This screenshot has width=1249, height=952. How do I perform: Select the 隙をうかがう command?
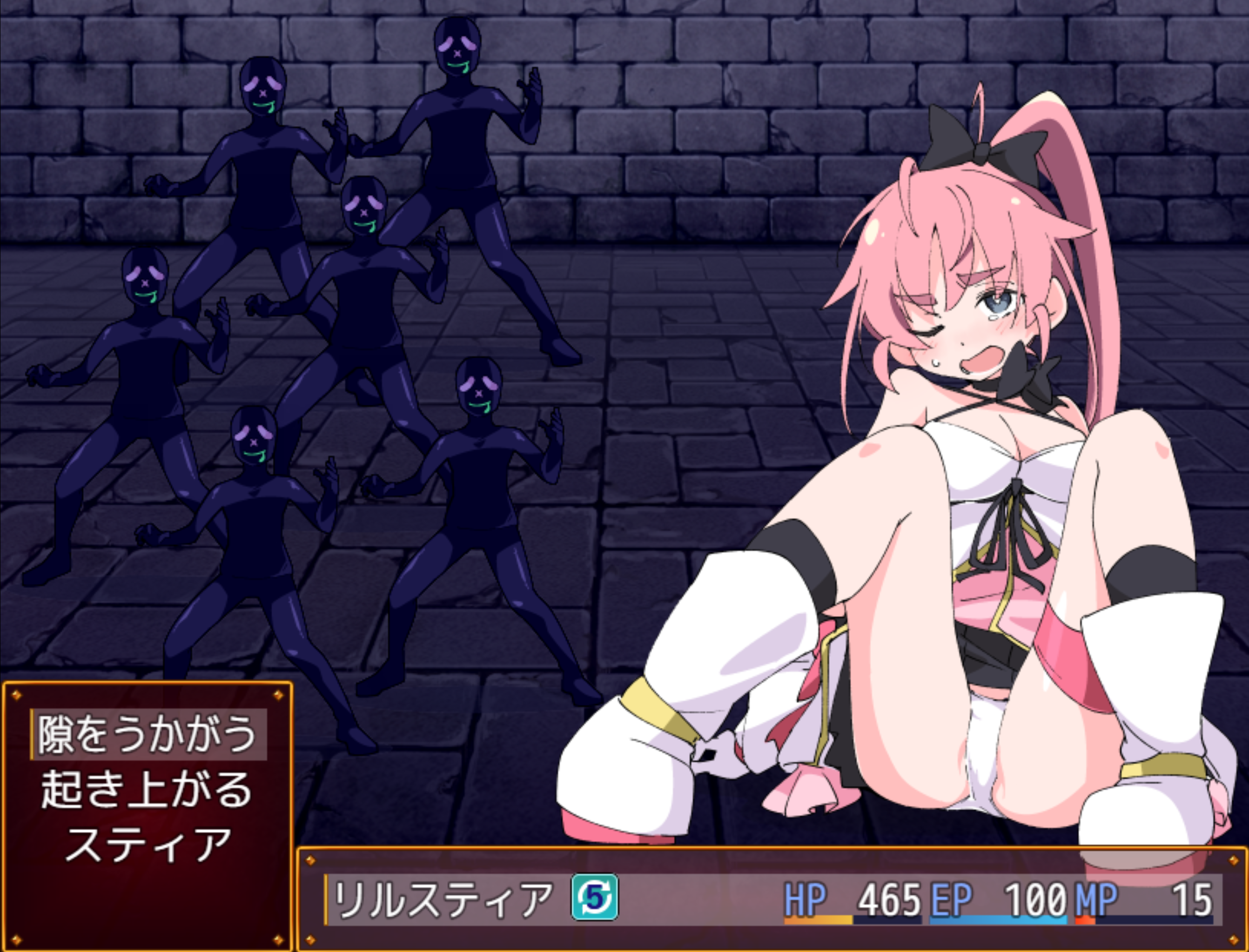tap(148, 734)
